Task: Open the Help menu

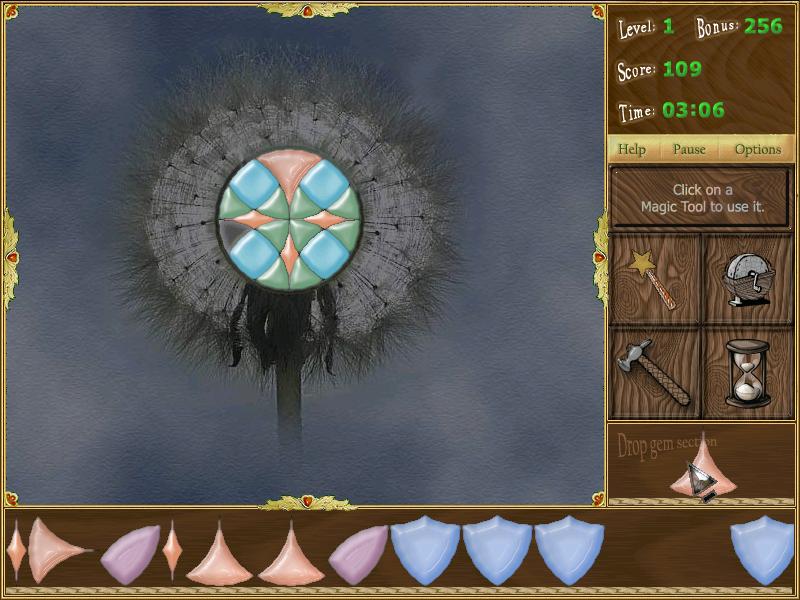Action: [x=632, y=149]
